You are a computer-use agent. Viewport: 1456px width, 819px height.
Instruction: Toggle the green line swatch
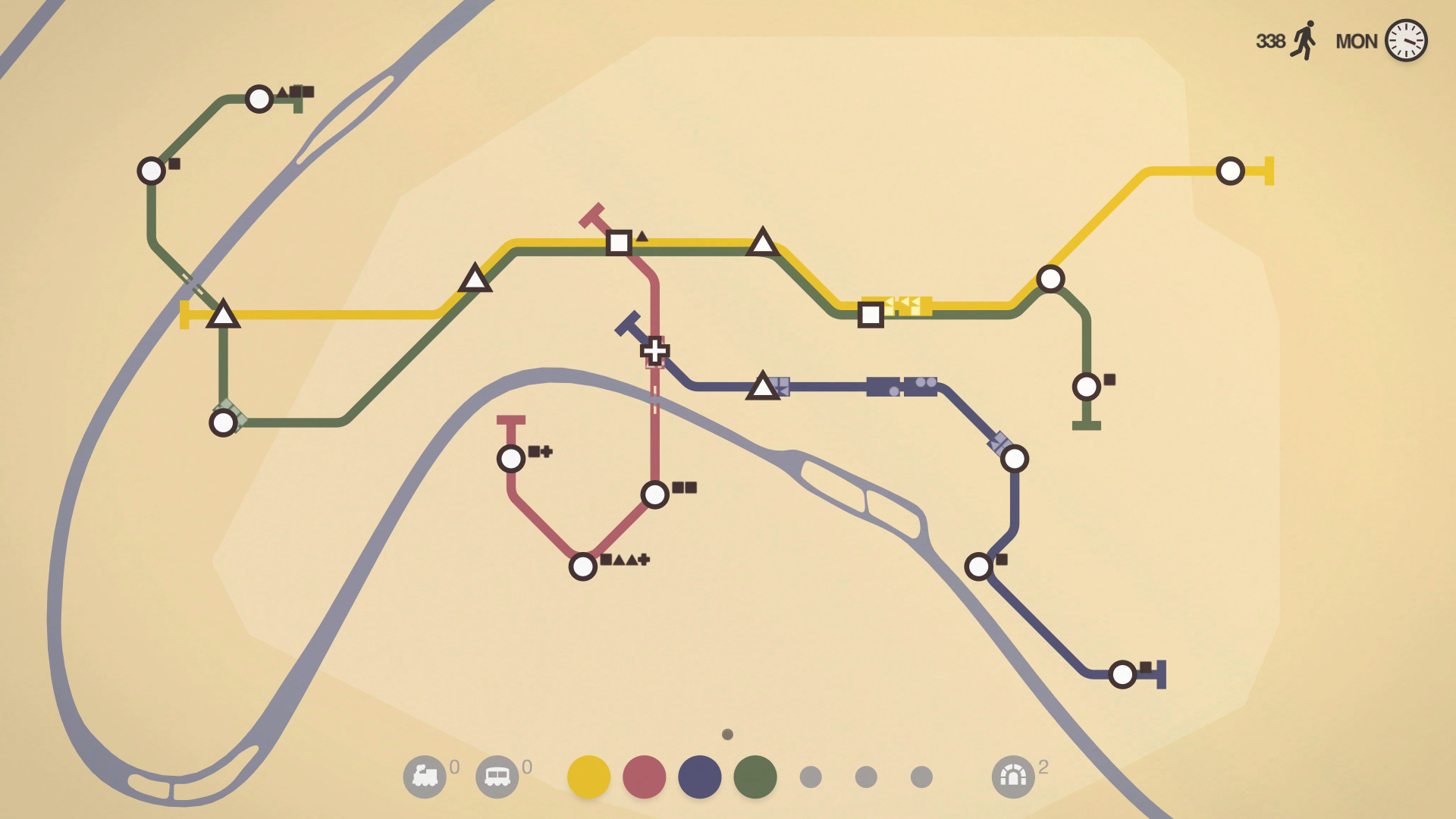pos(755,777)
